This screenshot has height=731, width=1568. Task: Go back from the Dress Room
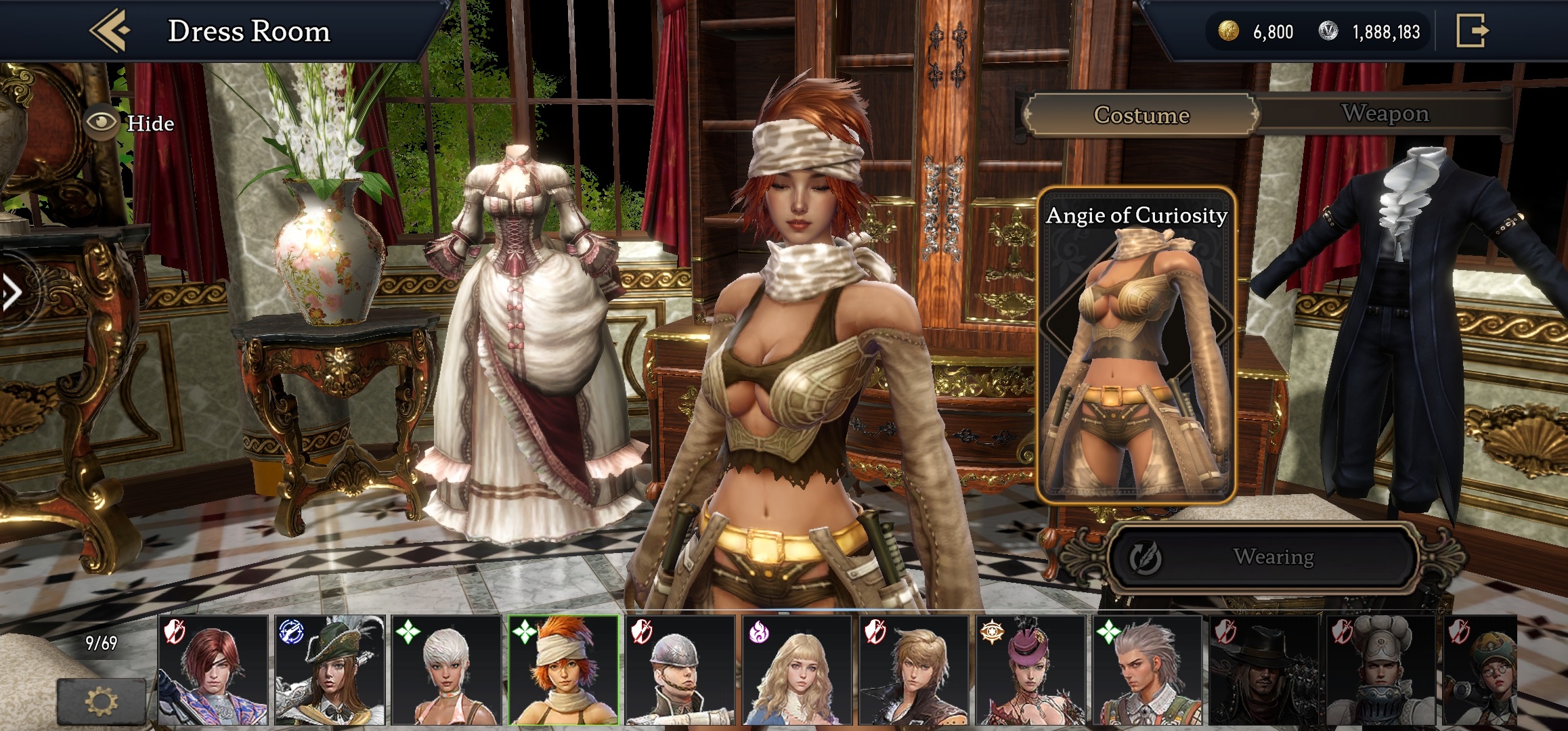click(110, 30)
